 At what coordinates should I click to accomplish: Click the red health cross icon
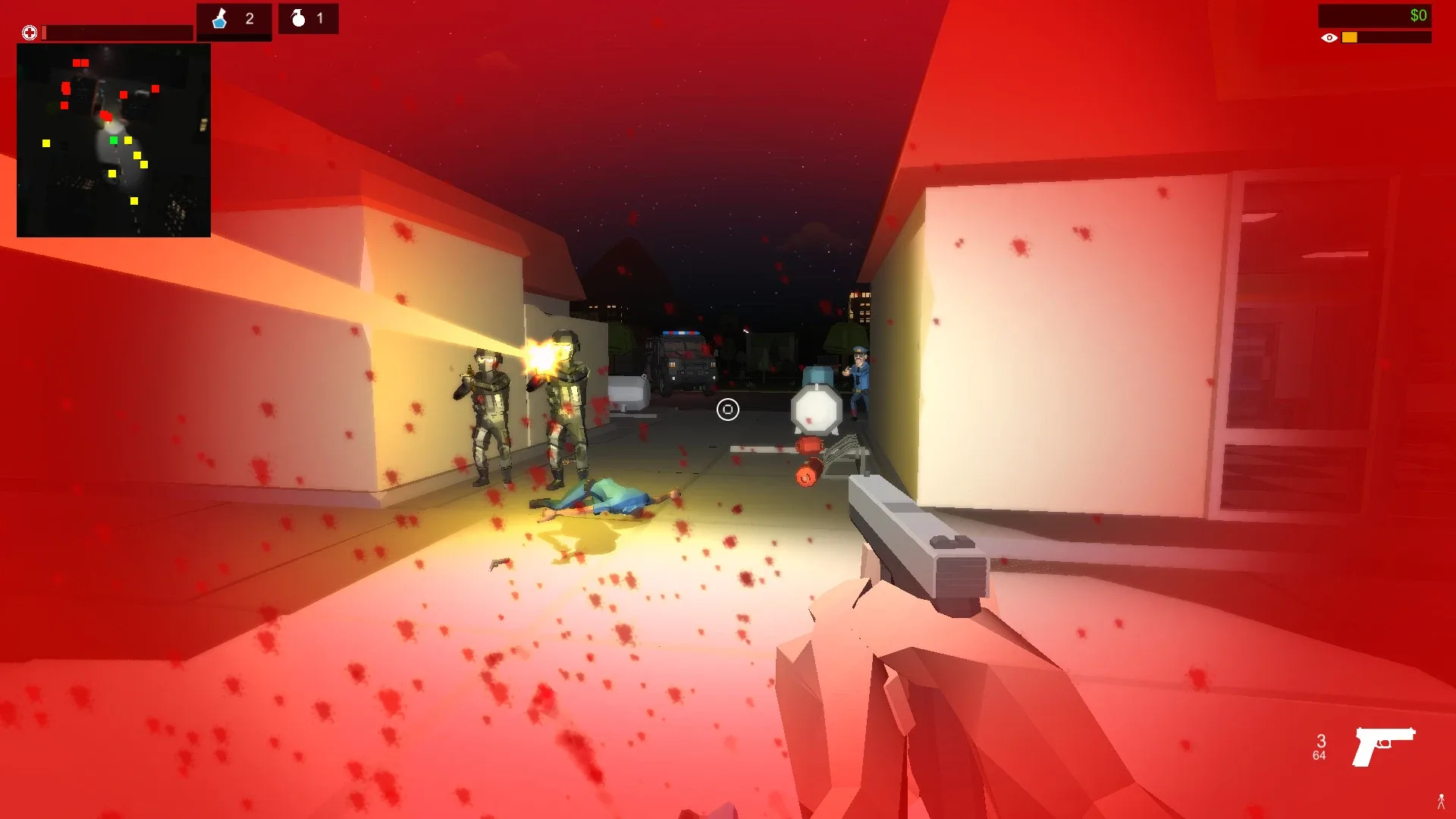[x=29, y=32]
